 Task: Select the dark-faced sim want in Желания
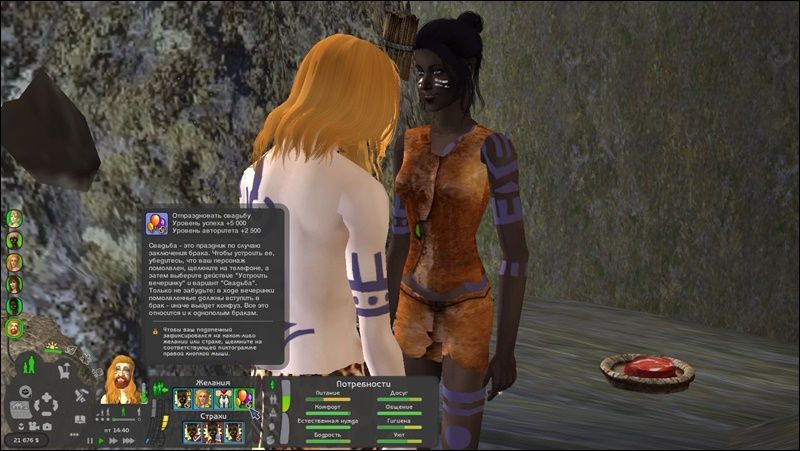point(182,399)
